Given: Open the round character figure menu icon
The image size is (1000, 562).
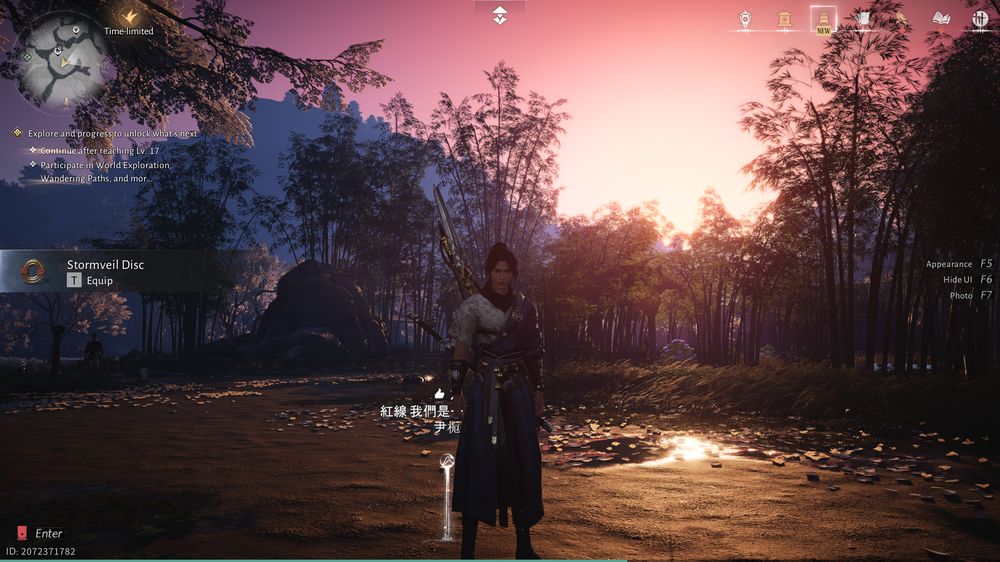Looking at the screenshot, I should point(979,19).
